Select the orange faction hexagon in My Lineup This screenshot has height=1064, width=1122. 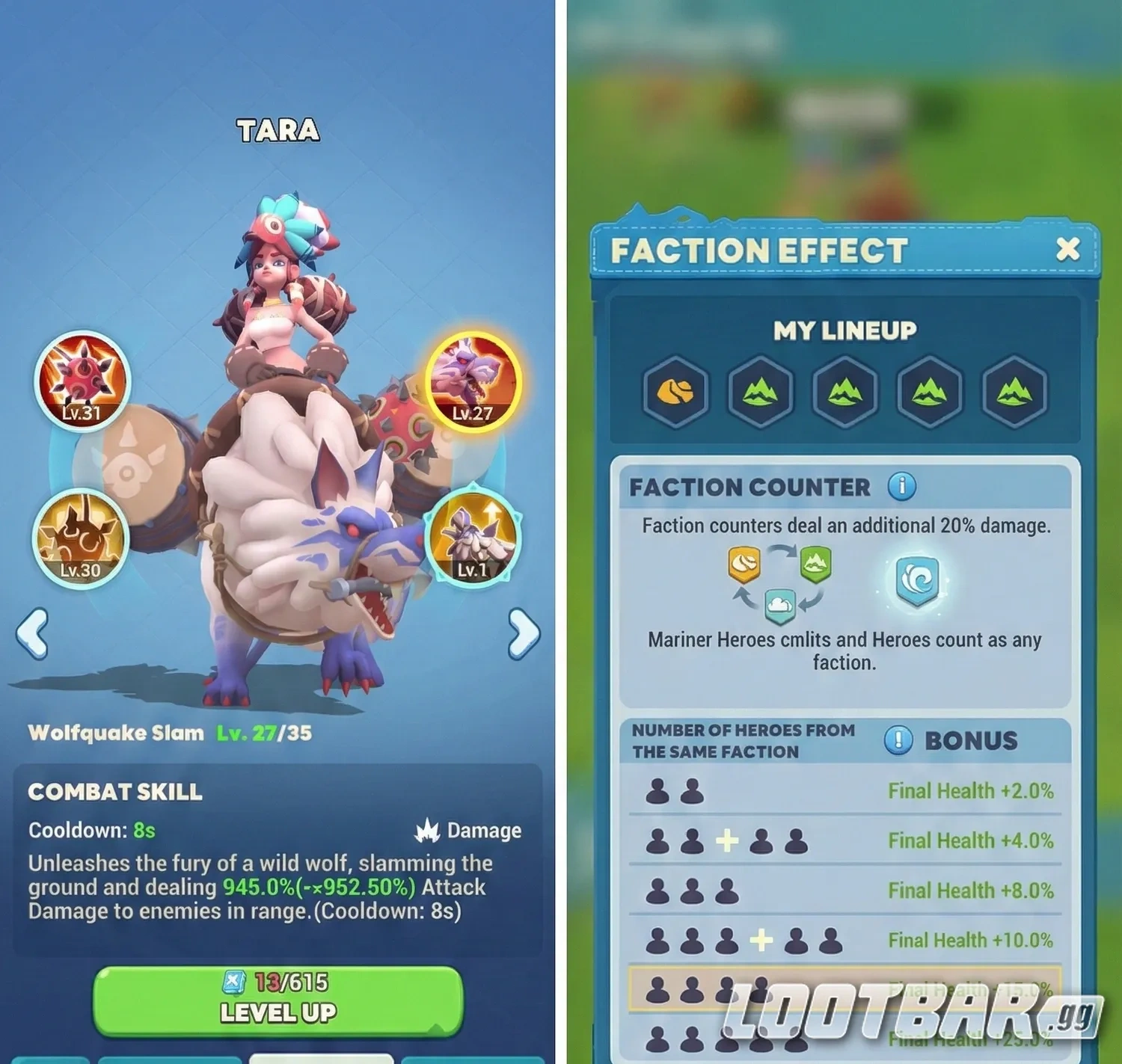click(675, 391)
